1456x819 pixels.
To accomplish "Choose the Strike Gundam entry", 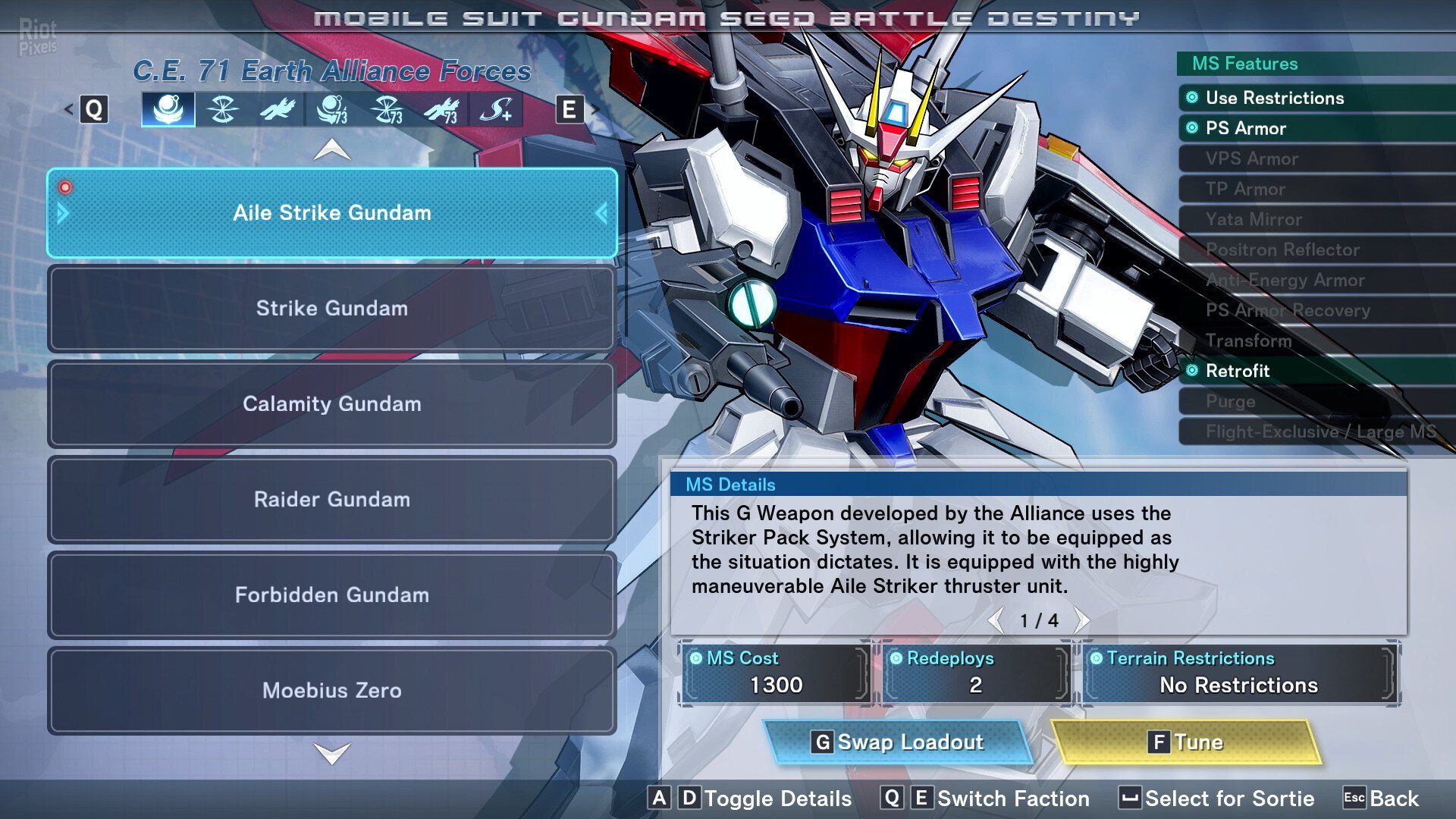I will click(332, 309).
